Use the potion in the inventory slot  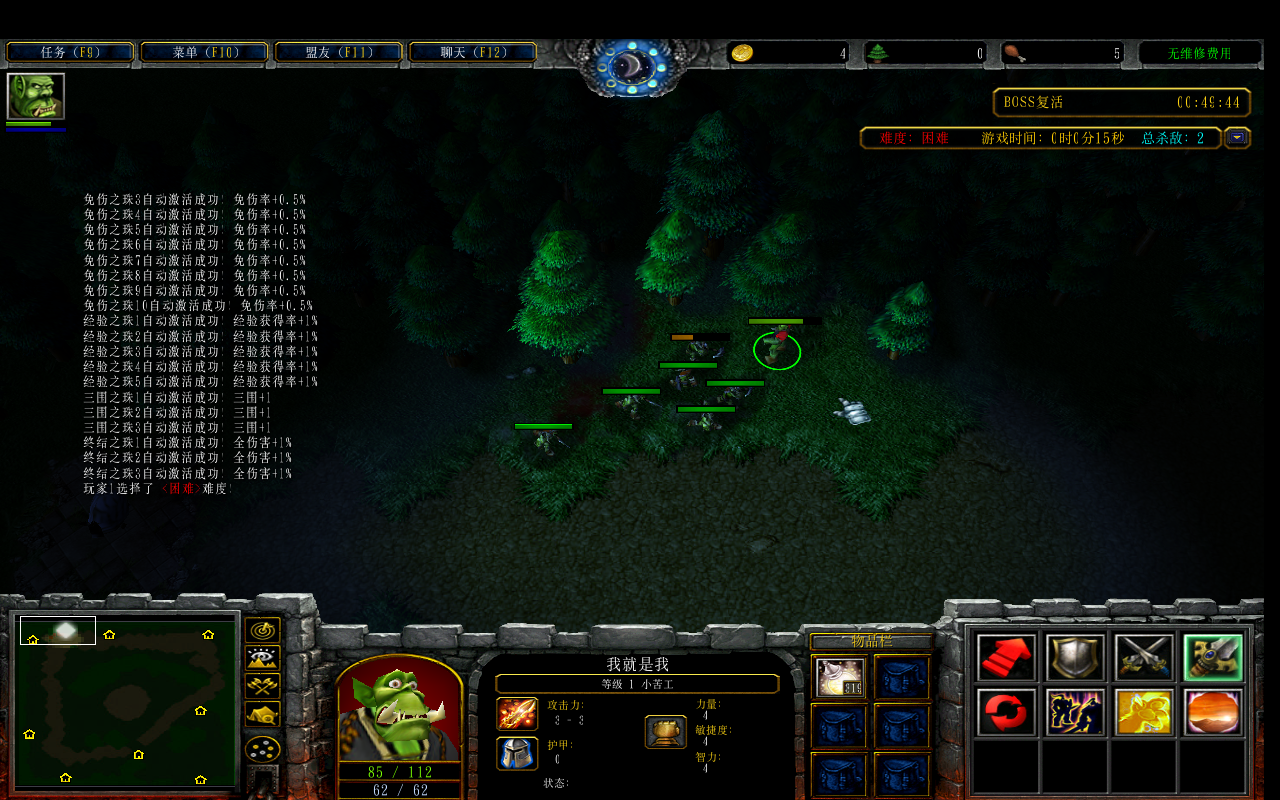coord(840,677)
